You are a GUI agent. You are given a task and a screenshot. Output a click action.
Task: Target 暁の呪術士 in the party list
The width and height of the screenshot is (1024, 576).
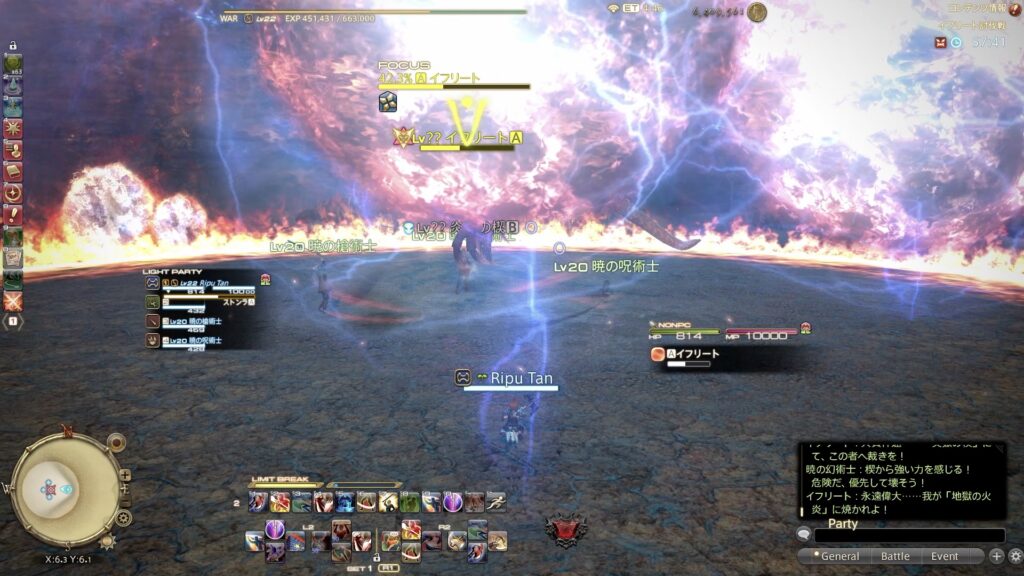pos(195,340)
